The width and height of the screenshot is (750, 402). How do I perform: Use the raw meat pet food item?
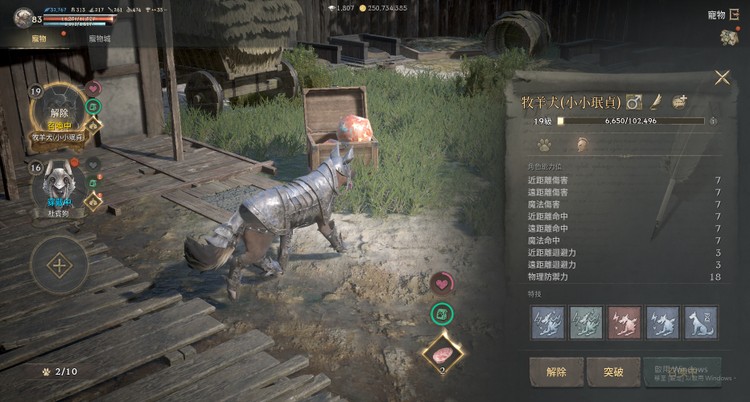point(442,352)
